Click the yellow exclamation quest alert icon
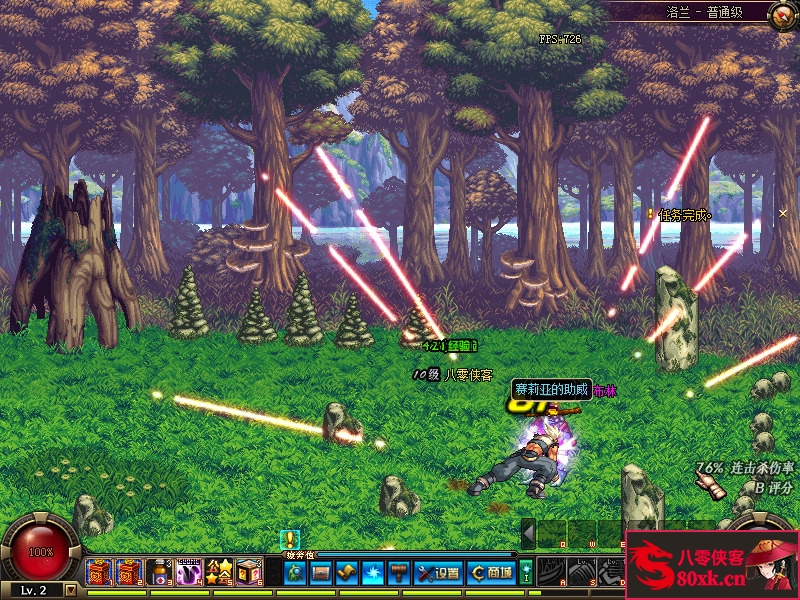Screen dimensions: 800x600 [290, 540]
